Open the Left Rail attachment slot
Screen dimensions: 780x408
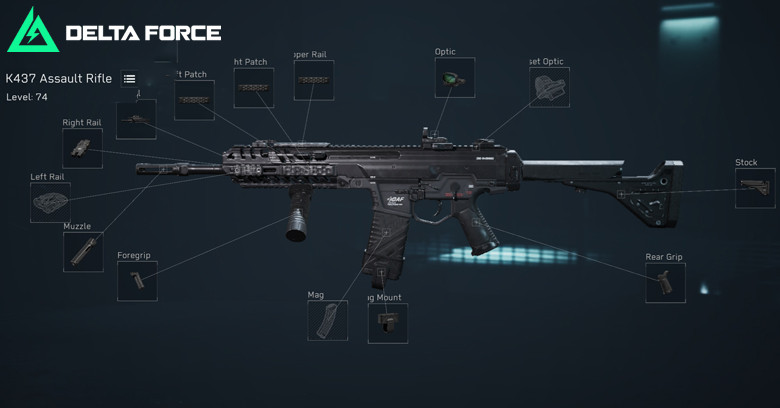[50, 202]
